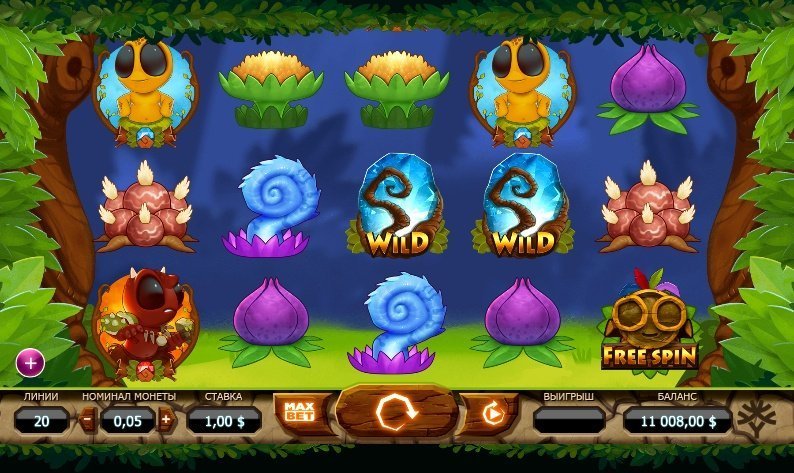Increase the coin value with the plus button
Screen dimensions: 794x473
[166, 420]
